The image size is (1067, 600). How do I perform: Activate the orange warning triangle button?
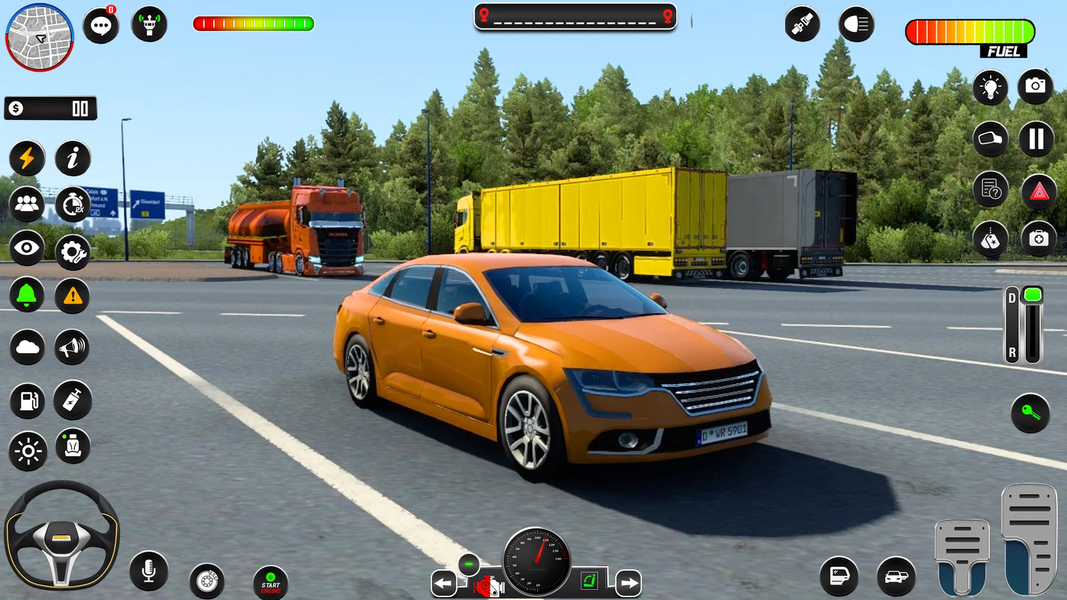click(72, 295)
